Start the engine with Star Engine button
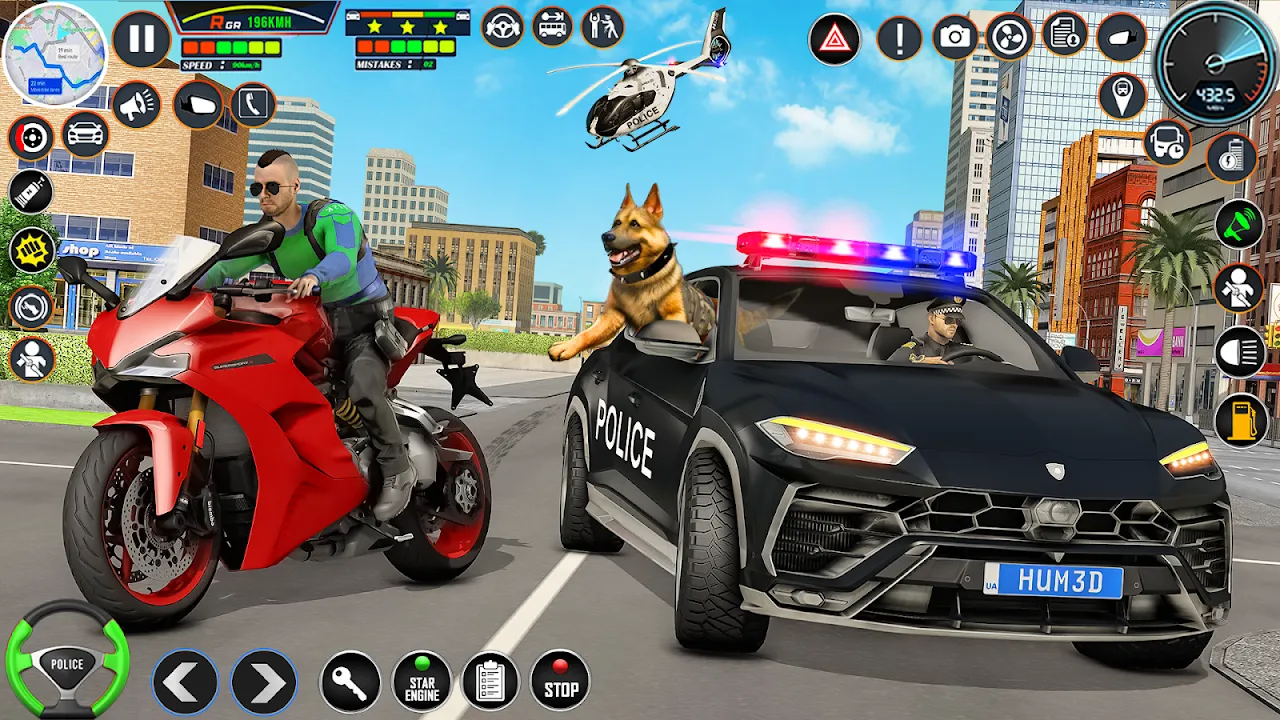The image size is (1280, 720). 421,681
